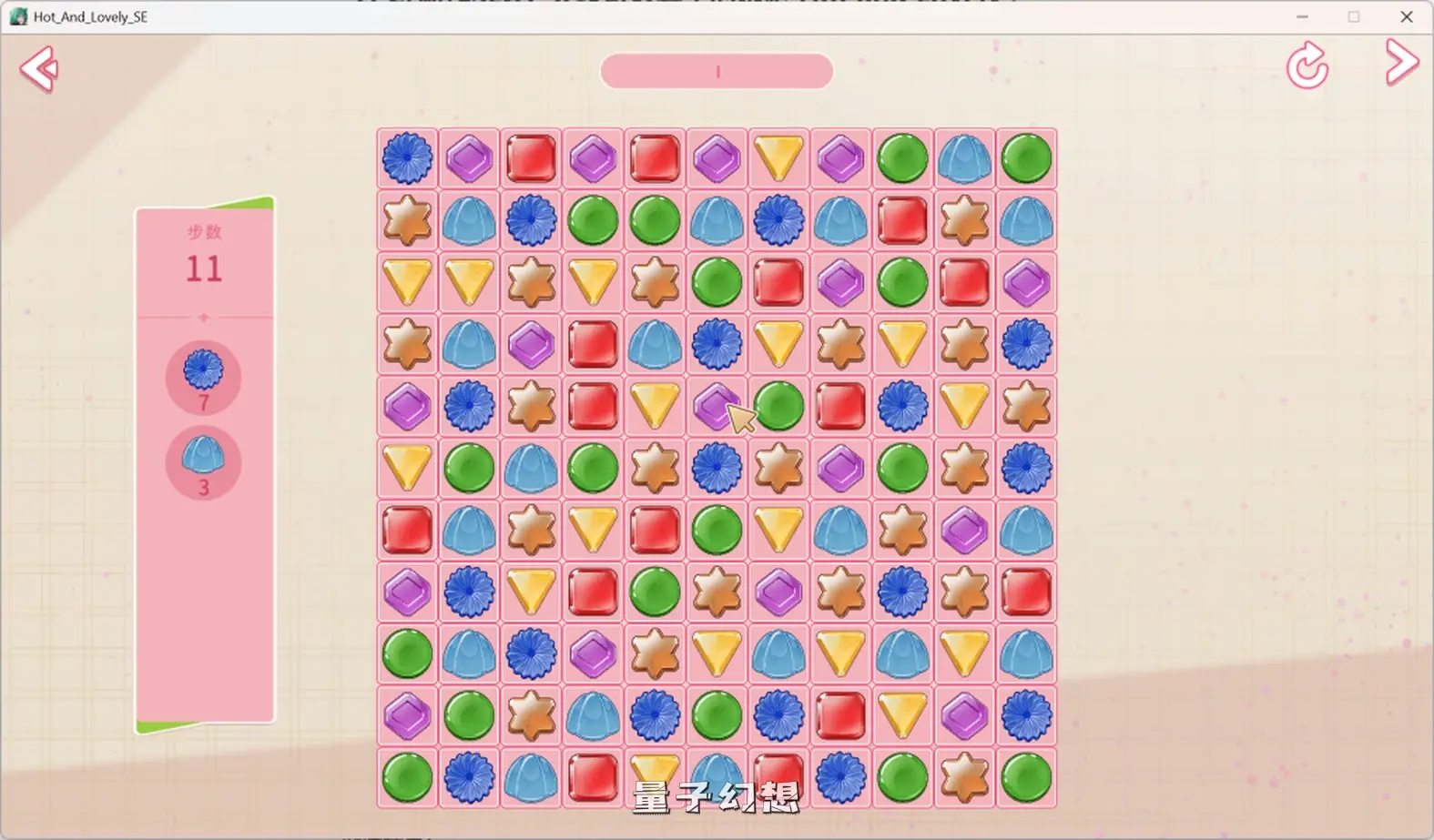Choose the blue dome jelly in the top row
1434x840 pixels.
(964, 158)
